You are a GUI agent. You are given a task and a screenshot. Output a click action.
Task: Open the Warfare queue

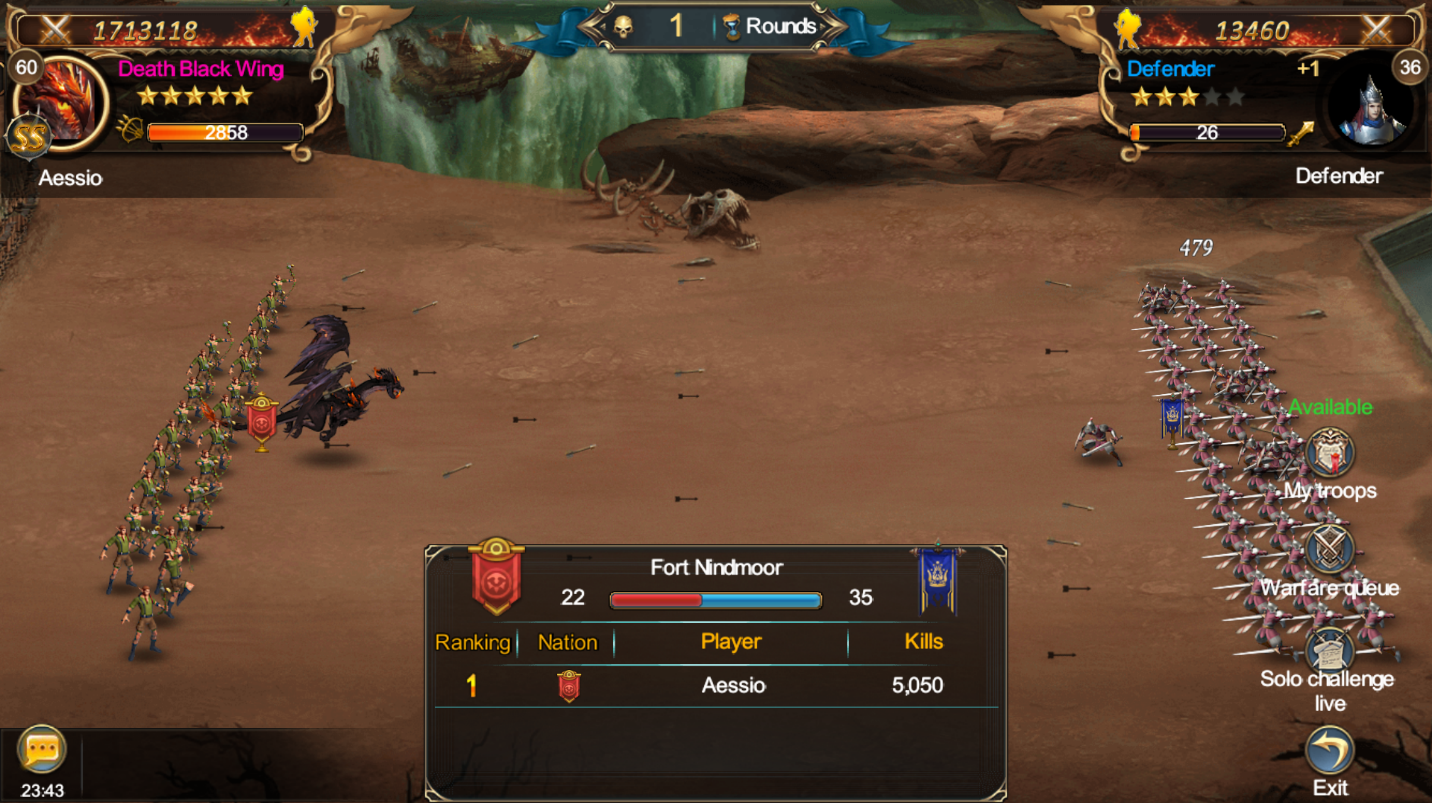coord(1330,549)
